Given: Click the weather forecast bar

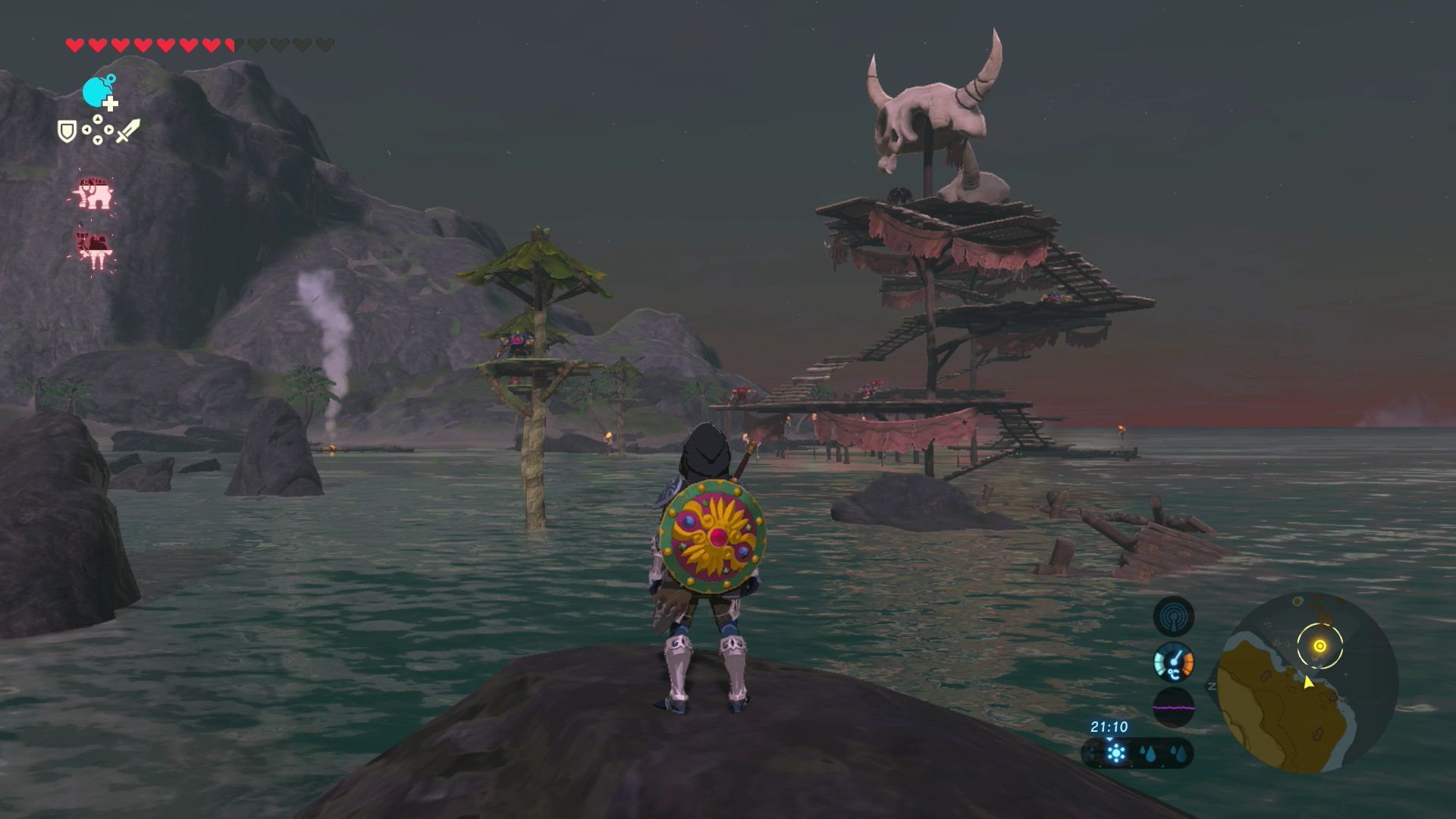Looking at the screenshot, I should 1137,754.
